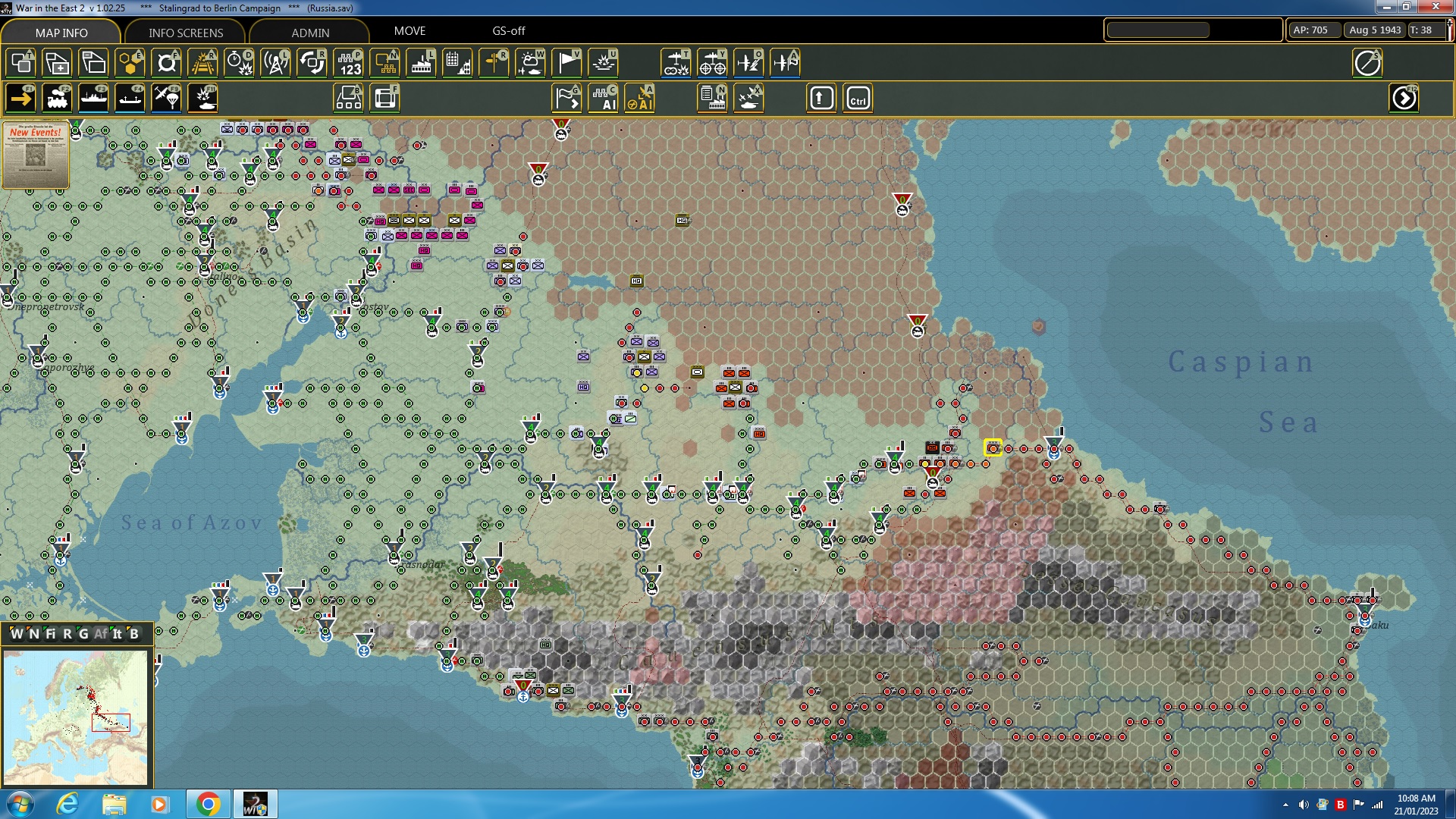Viewport: 1456px width, 819px height.
Task: Switch to the INFO SCREENS tab
Action: (x=184, y=33)
